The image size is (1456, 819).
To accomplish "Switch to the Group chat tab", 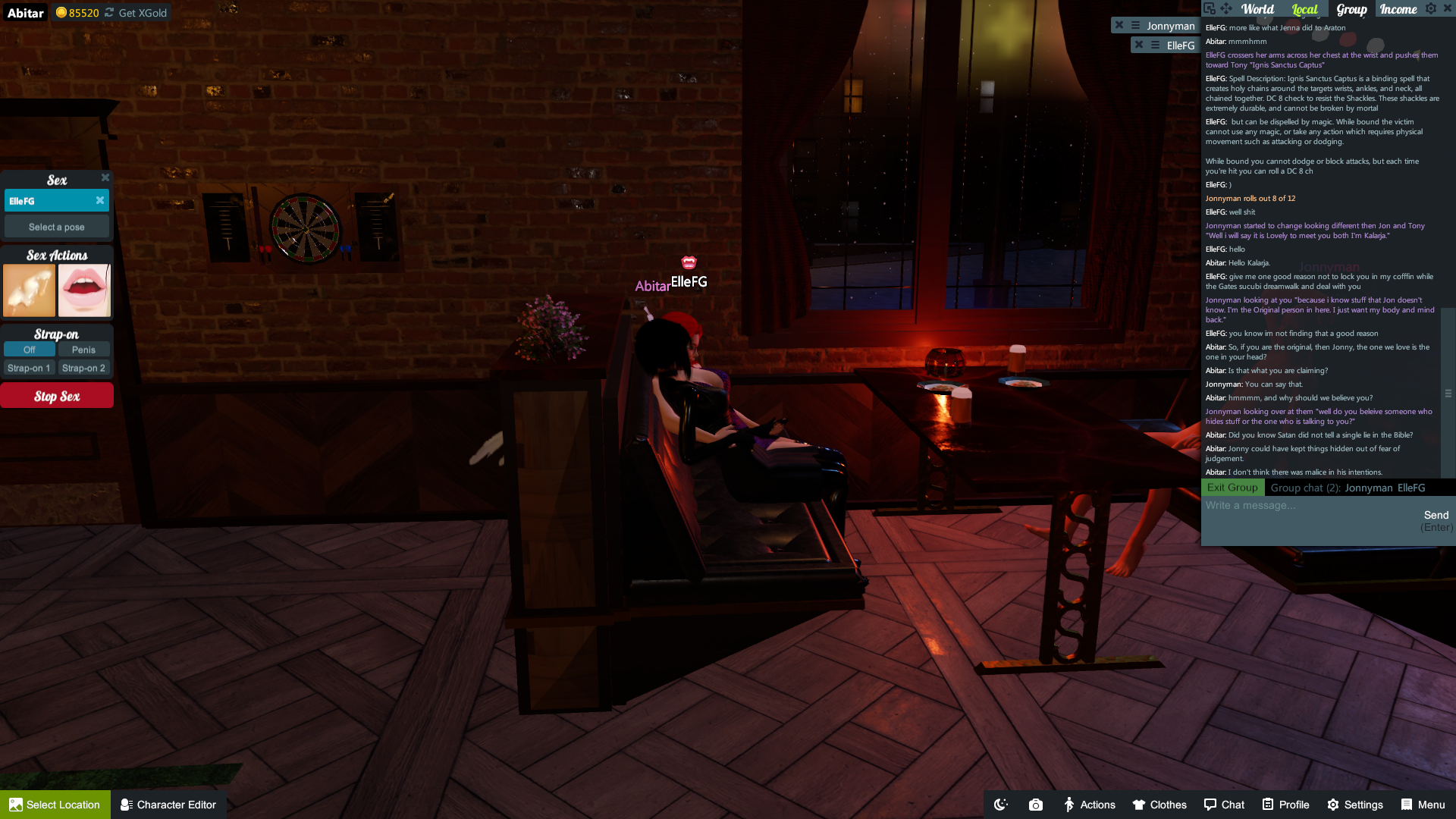I will 1351,9.
